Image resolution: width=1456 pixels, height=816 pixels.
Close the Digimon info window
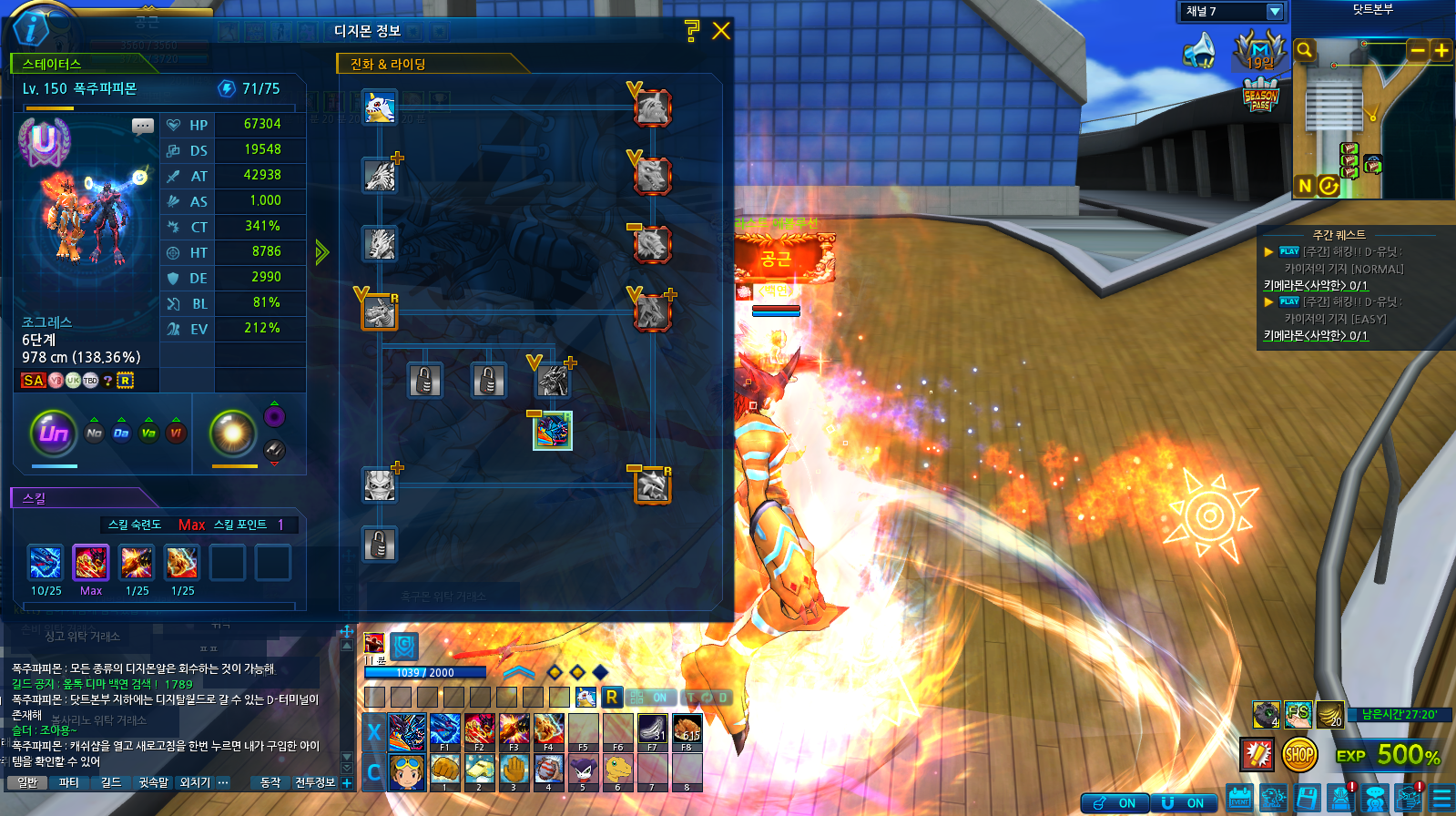point(721,31)
